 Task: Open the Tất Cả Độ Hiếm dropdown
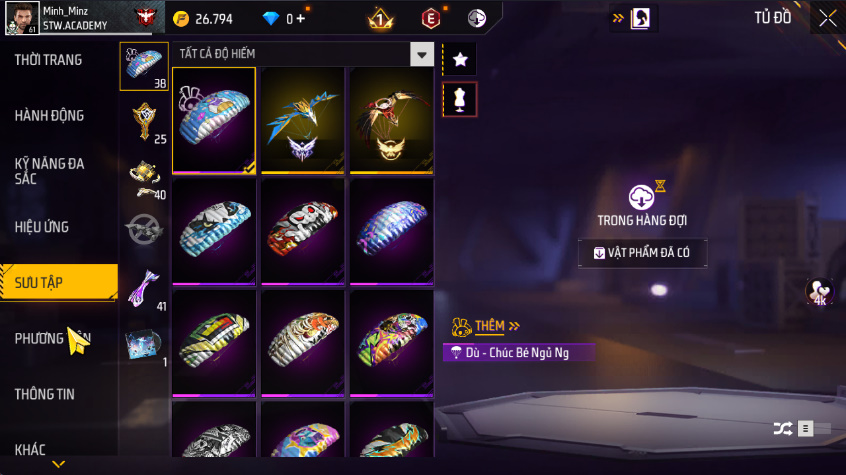[x=422, y=55]
